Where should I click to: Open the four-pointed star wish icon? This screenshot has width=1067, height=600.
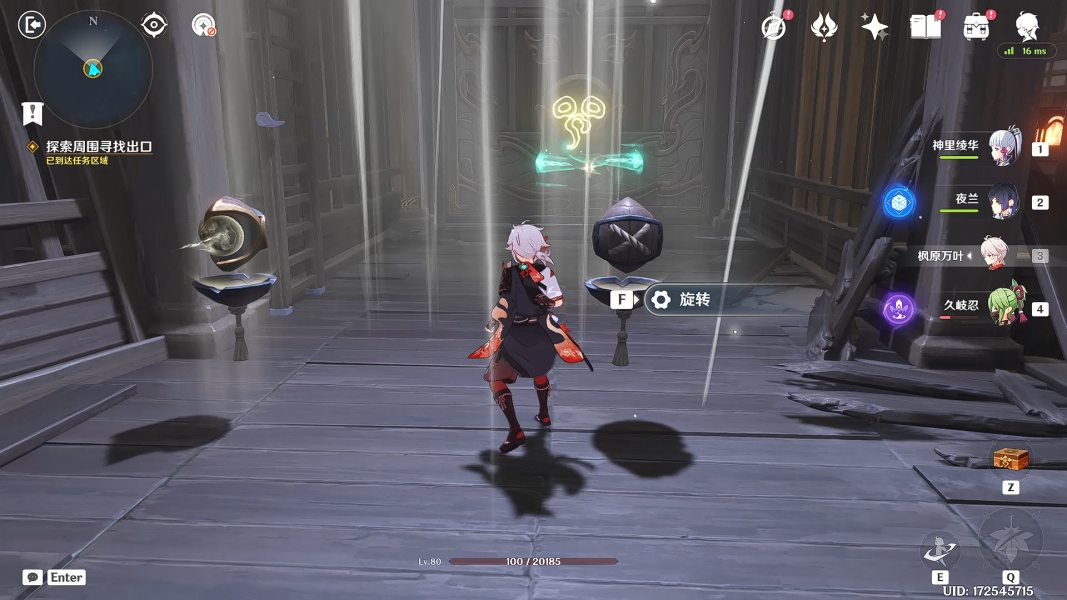tap(874, 27)
